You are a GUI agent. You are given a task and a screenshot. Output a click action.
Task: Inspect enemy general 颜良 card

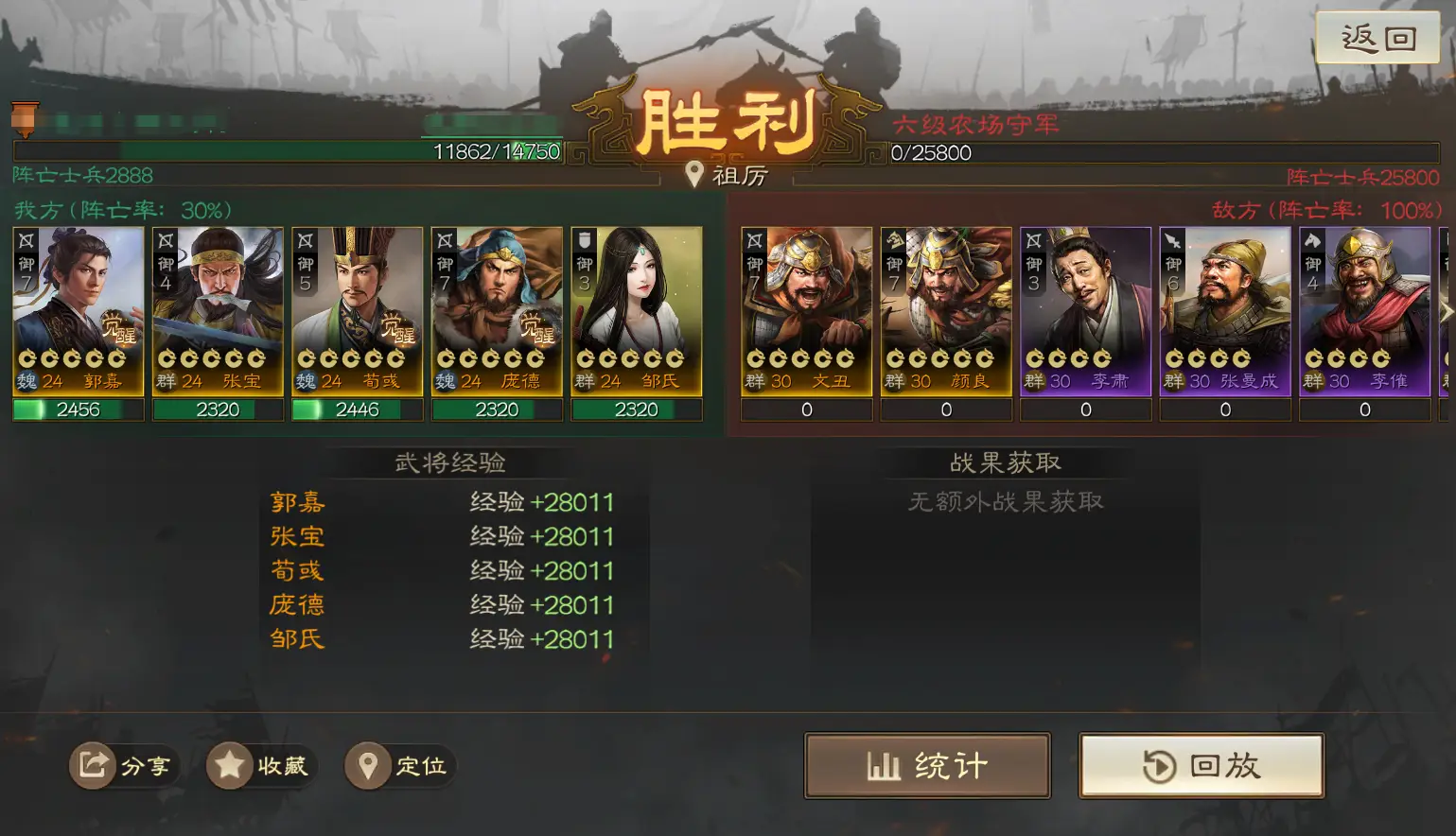946,311
